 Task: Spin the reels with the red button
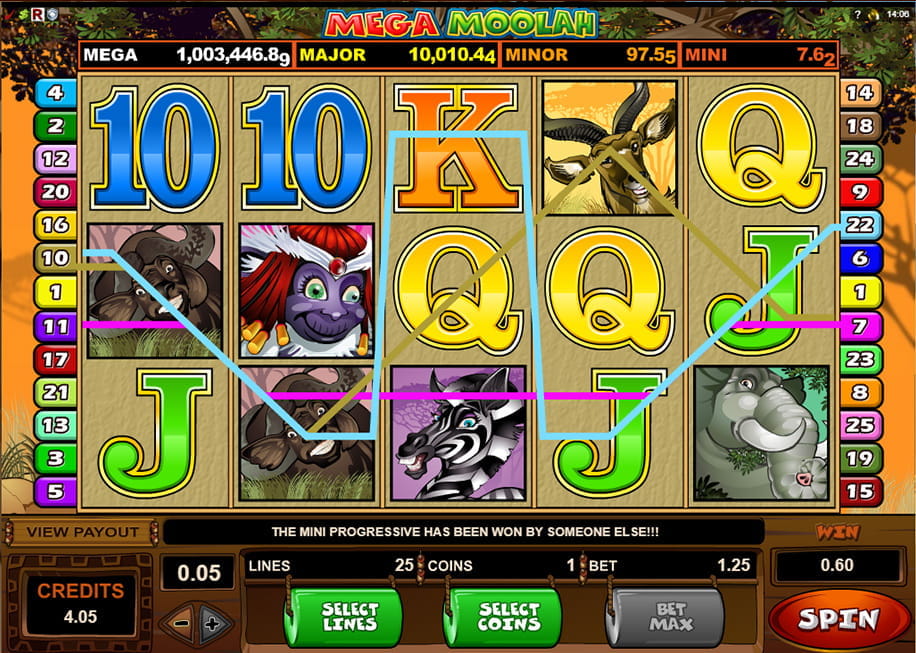pos(838,620)
